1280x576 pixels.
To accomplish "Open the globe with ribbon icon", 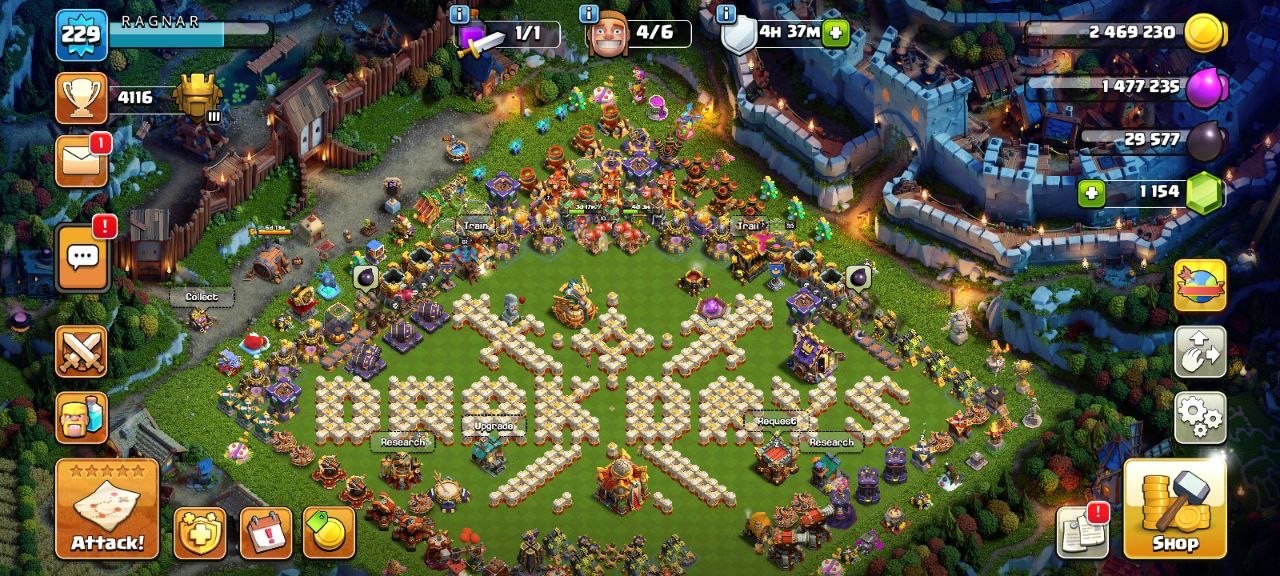I will [1200, 285].
